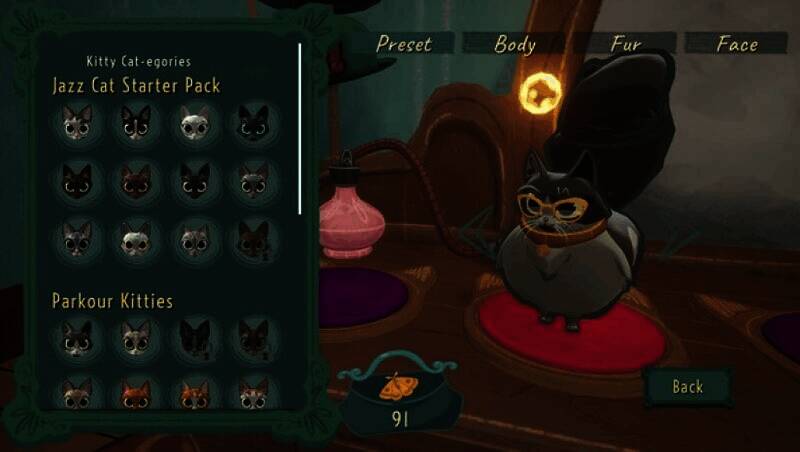Select the Fur tab
This screenshot has height=452, width=800.
coord(626,44)
